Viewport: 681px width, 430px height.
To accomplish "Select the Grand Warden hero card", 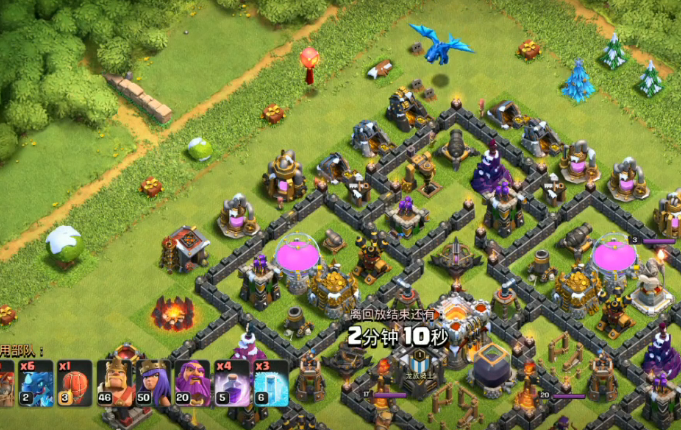I will click(x=192, y=383).
